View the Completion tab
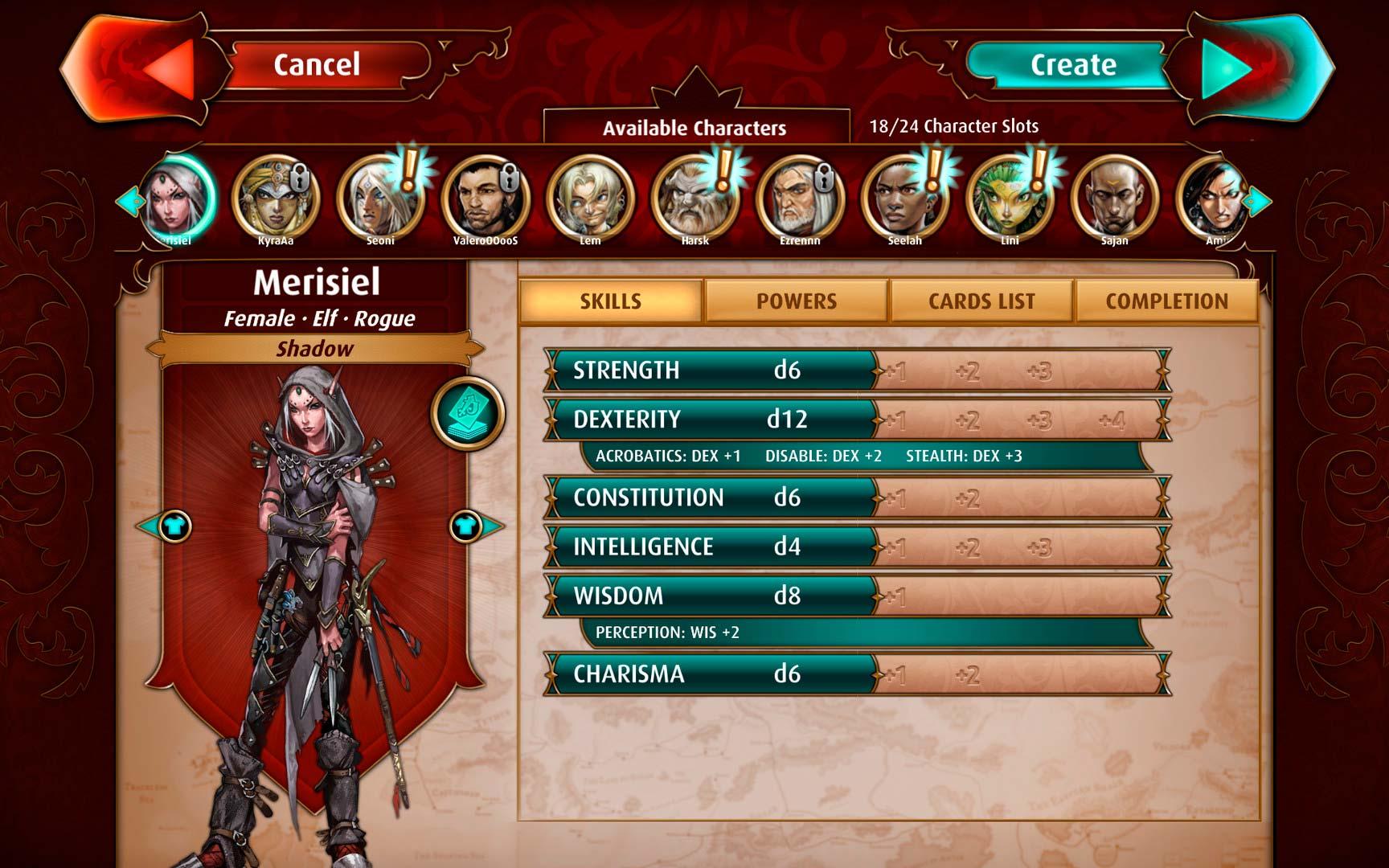The image size is (1389, 868). coord(1166,301)
